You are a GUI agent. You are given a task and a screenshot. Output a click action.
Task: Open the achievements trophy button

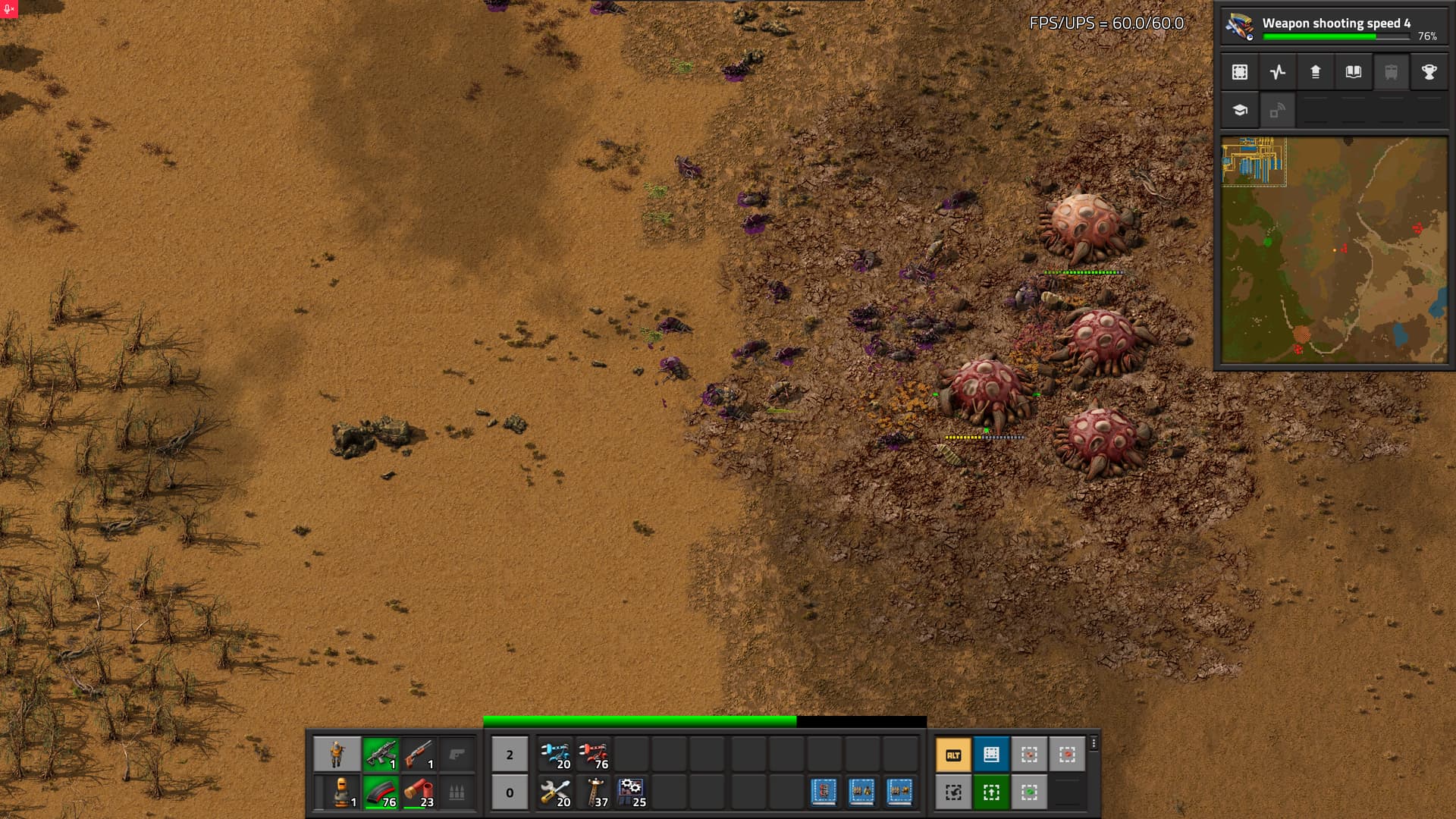point(1429,72)
